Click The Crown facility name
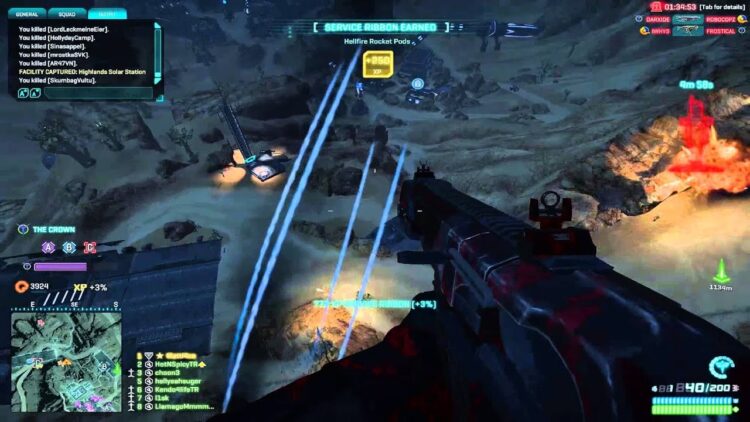This screenshot has height=422, width=750. [x=52, y=229]
